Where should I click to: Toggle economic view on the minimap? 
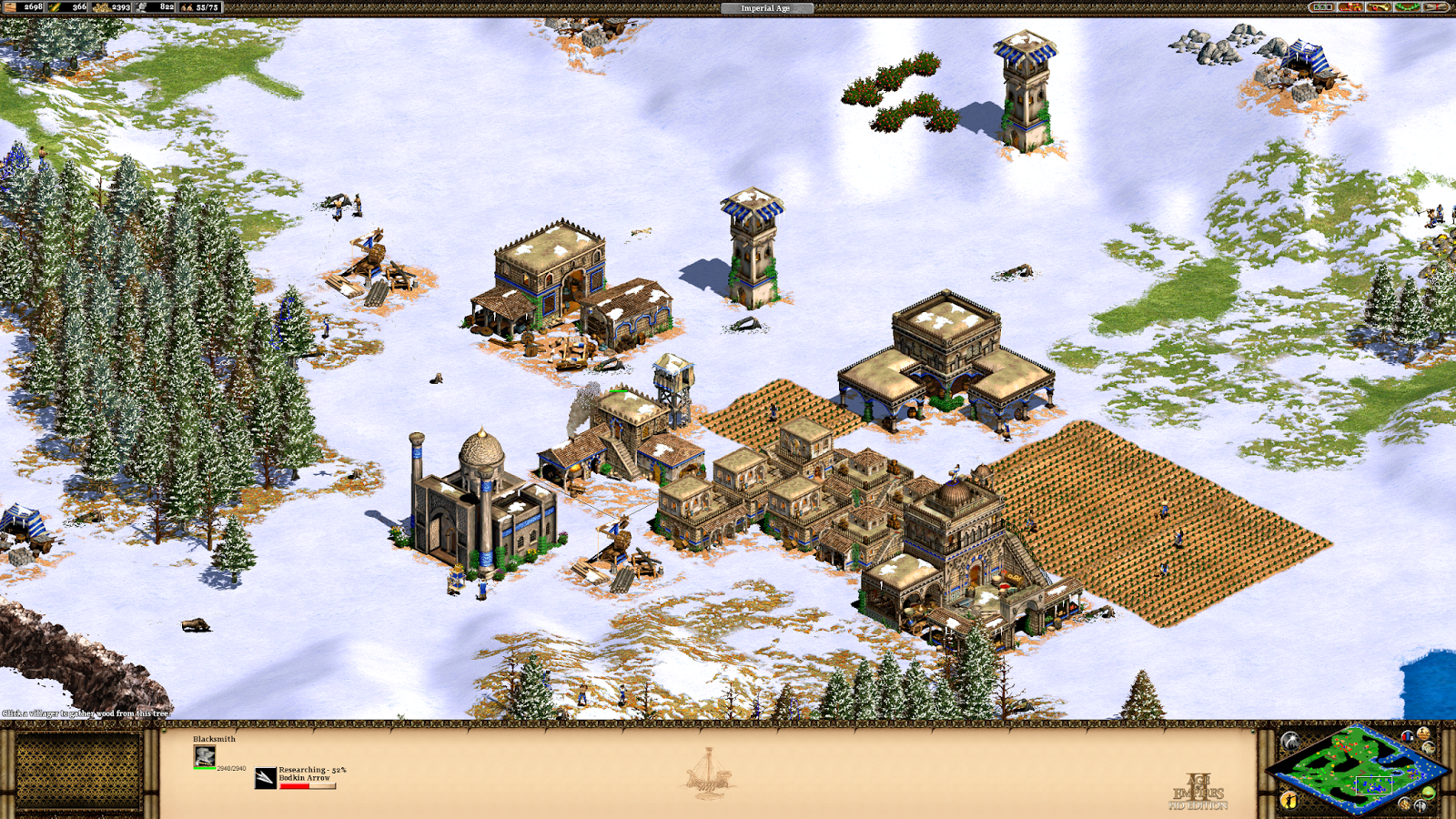[1405, 804]
